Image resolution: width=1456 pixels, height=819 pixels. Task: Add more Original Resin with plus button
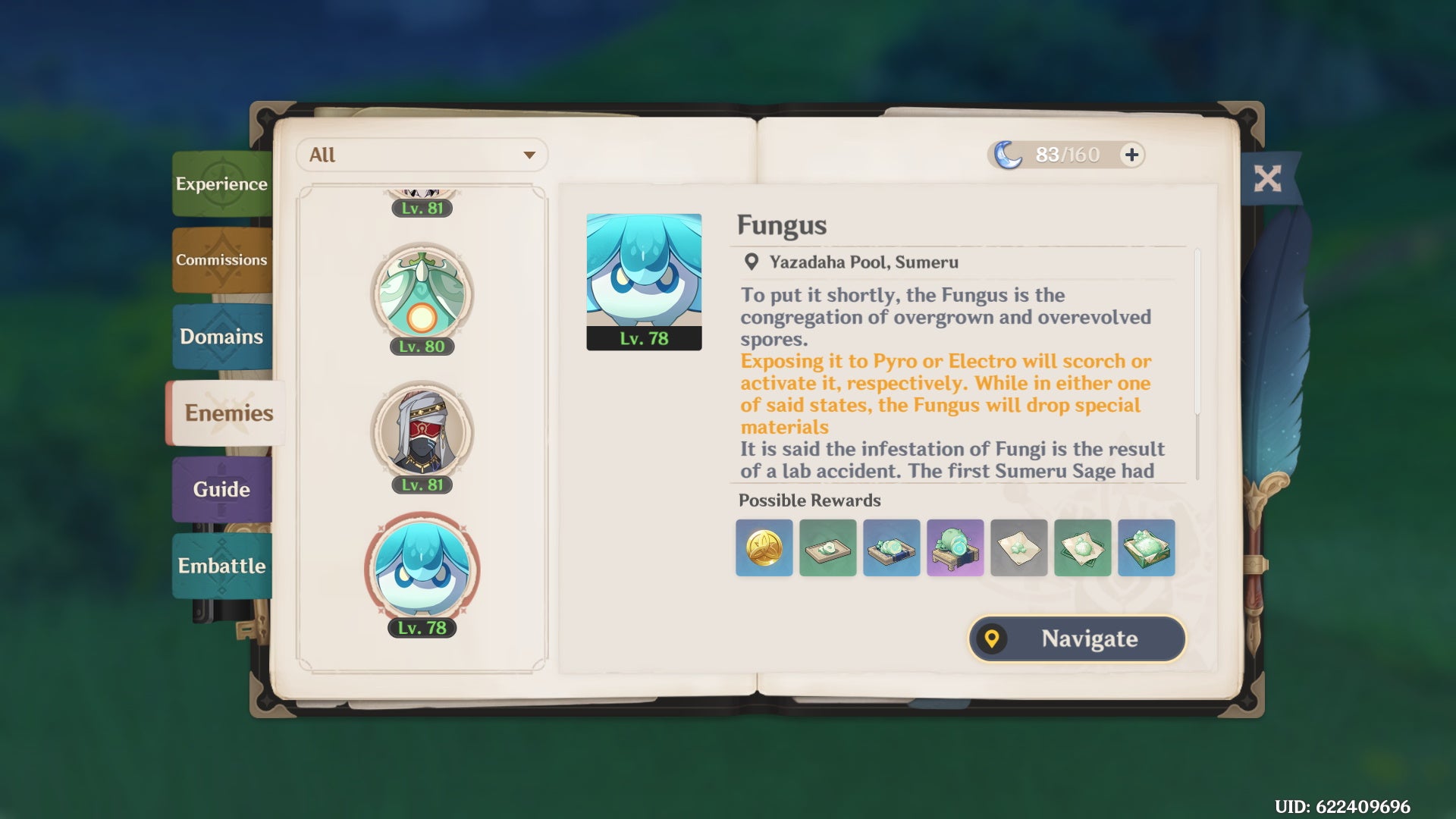click(x=1131, y=155)
